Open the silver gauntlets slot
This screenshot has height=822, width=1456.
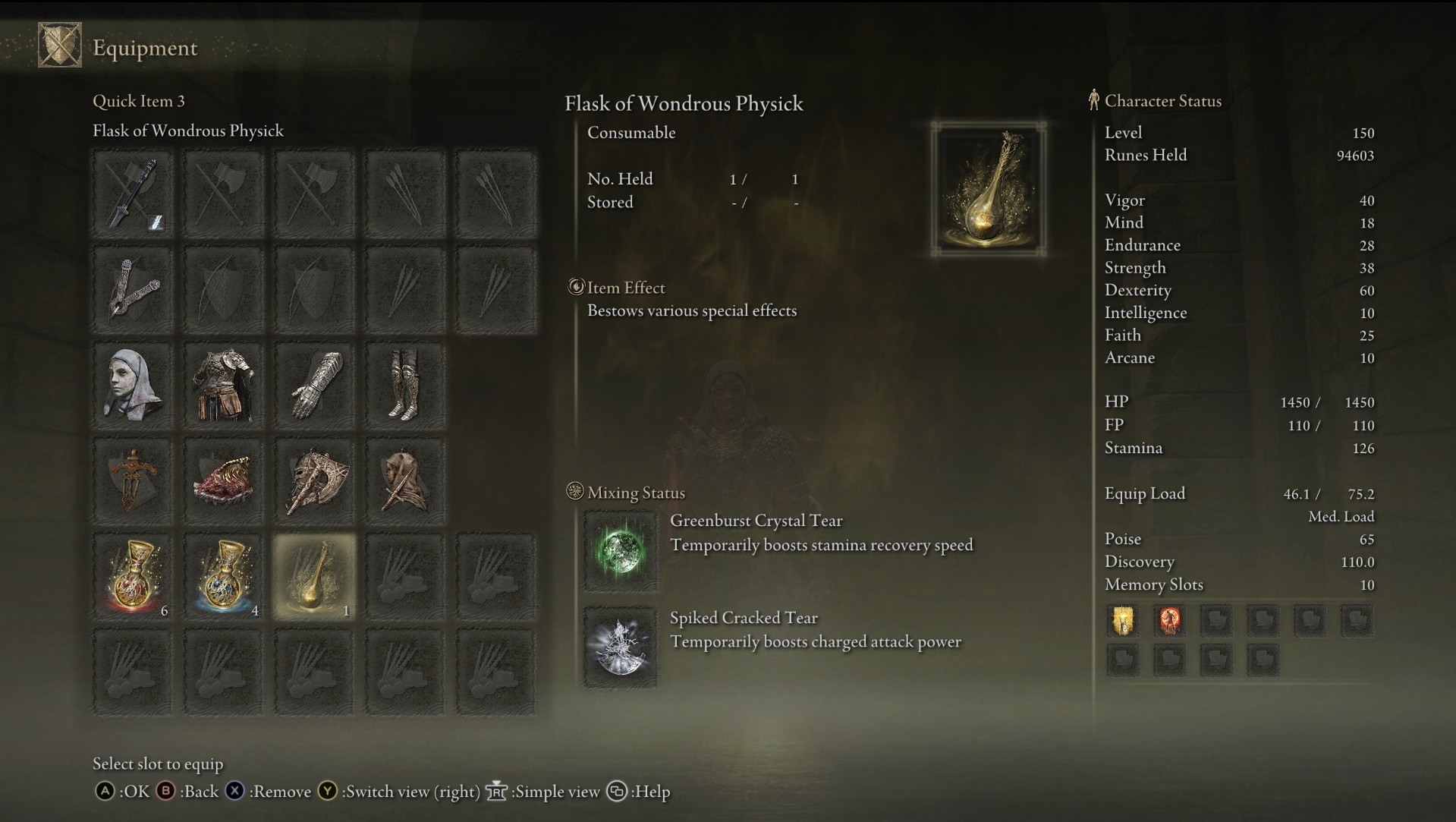click(314, 386)
